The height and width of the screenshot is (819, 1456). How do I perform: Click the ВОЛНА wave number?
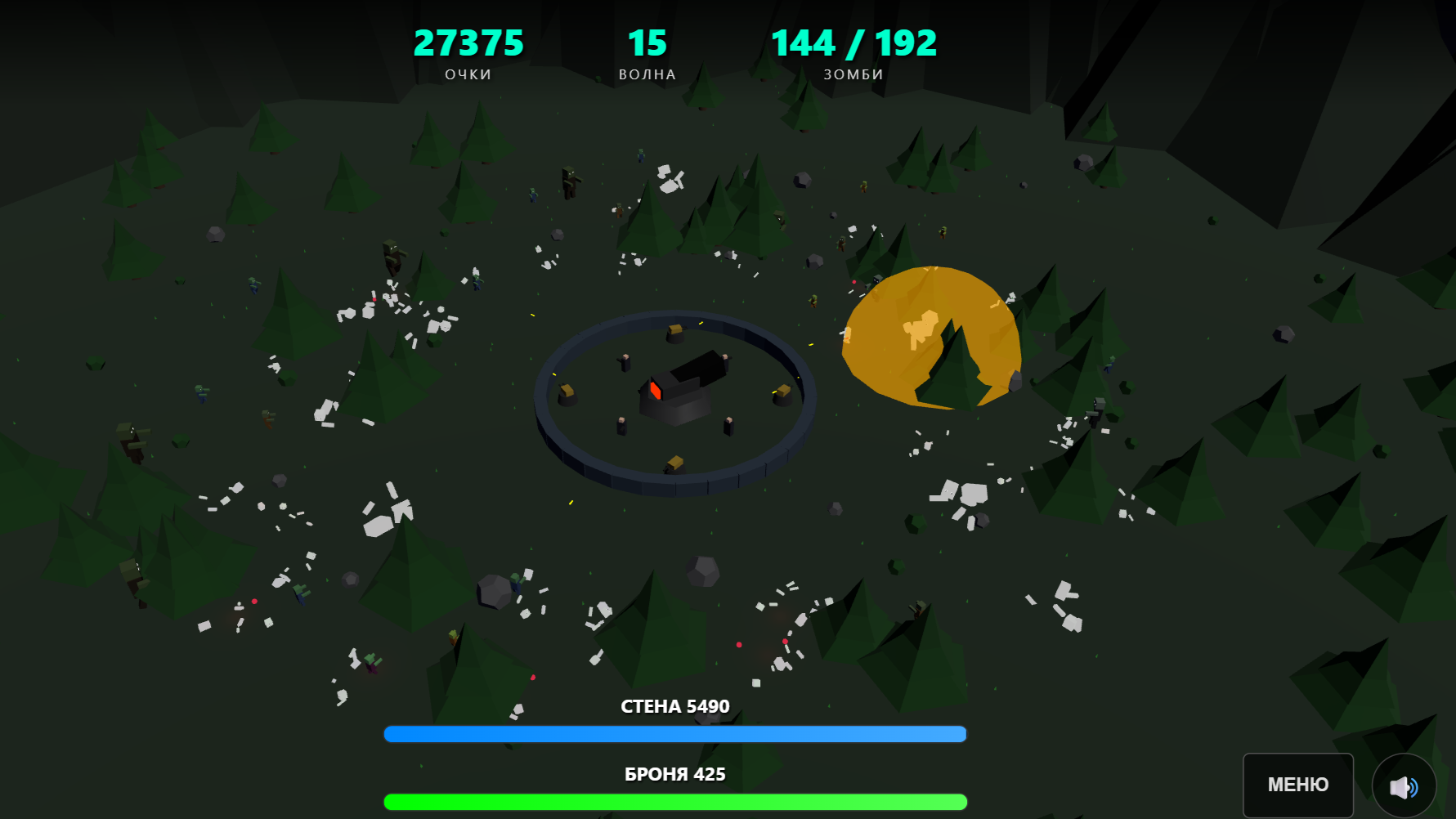tap(647, 43)
